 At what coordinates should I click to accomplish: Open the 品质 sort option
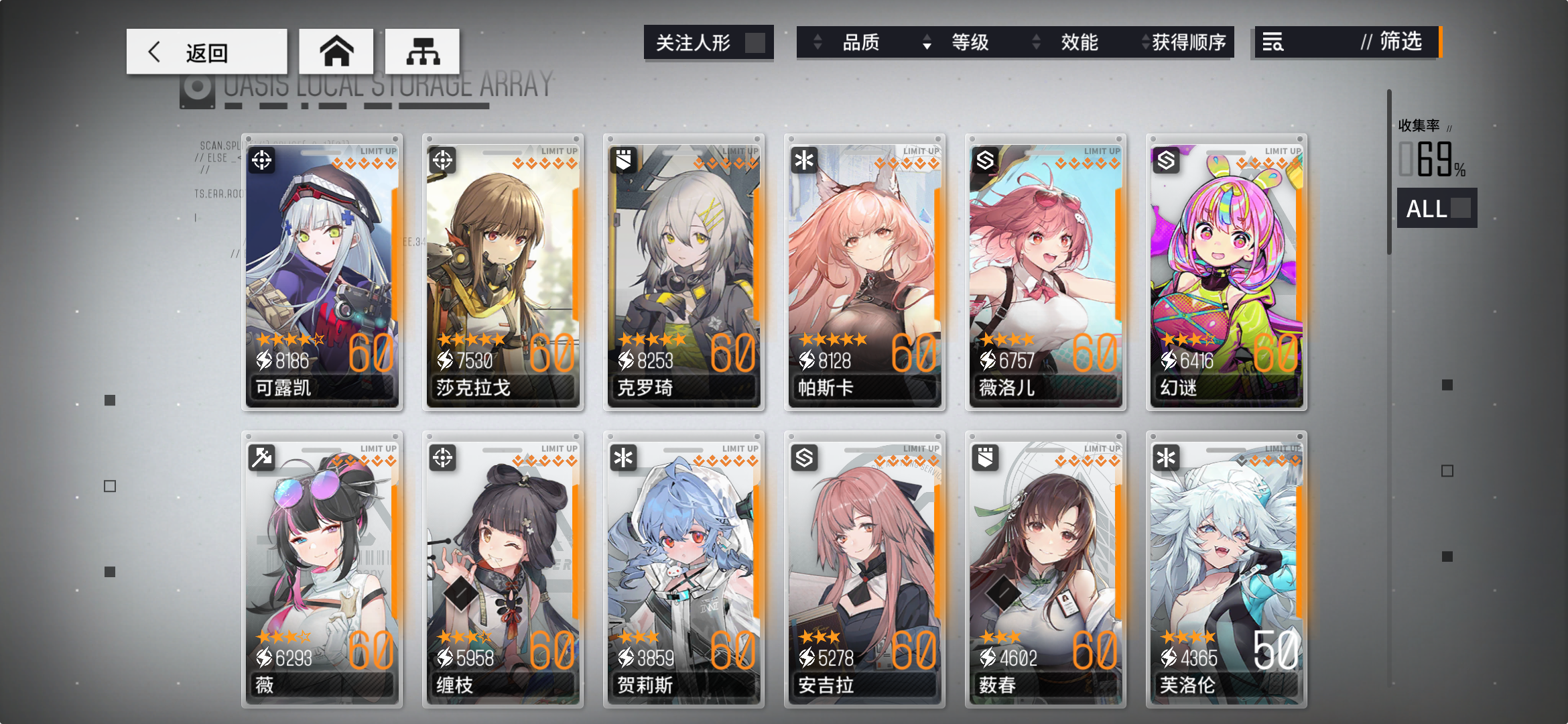[861, 43]
